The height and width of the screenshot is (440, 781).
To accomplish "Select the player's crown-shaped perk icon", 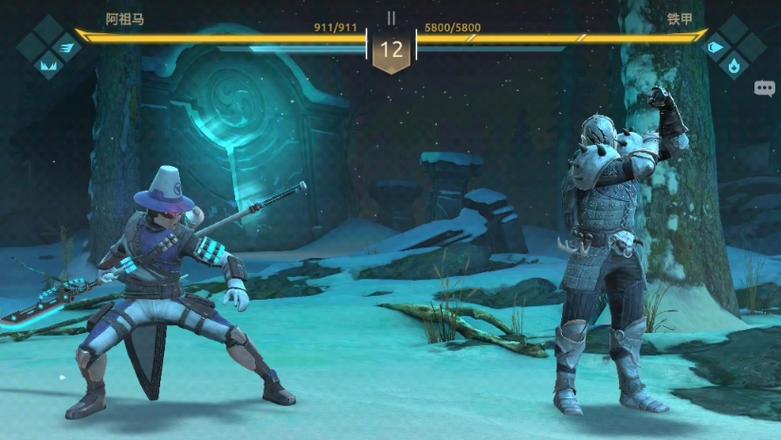I will [x=46, y=66].
